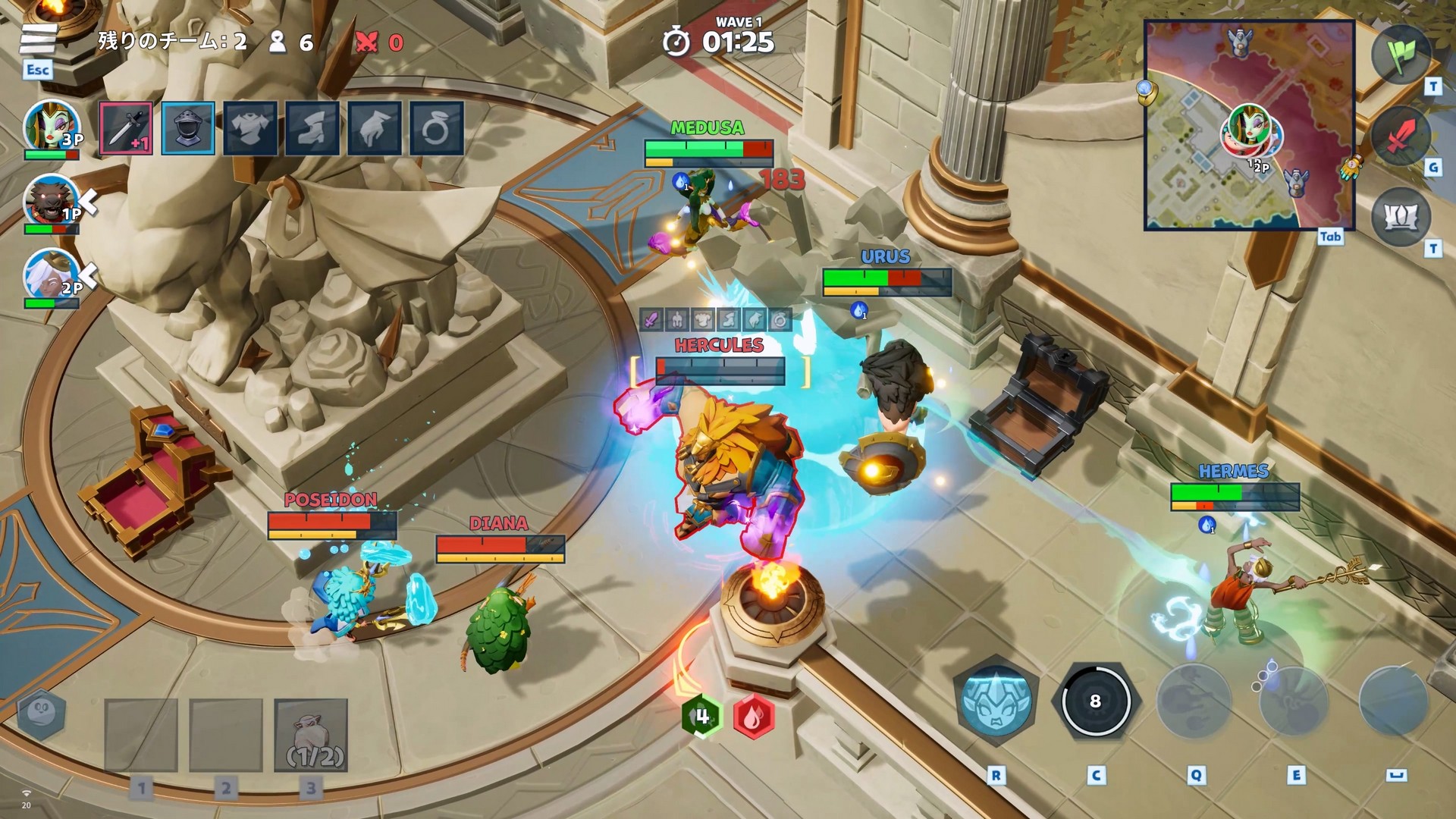
Task: Click the 1P teammate portrait
Action: (x=51, y=200)
